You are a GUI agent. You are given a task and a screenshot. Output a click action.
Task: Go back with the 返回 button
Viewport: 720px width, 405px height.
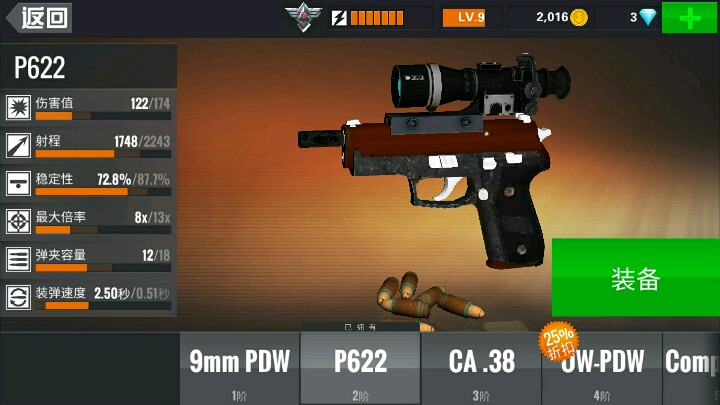[x=38, y=17]
